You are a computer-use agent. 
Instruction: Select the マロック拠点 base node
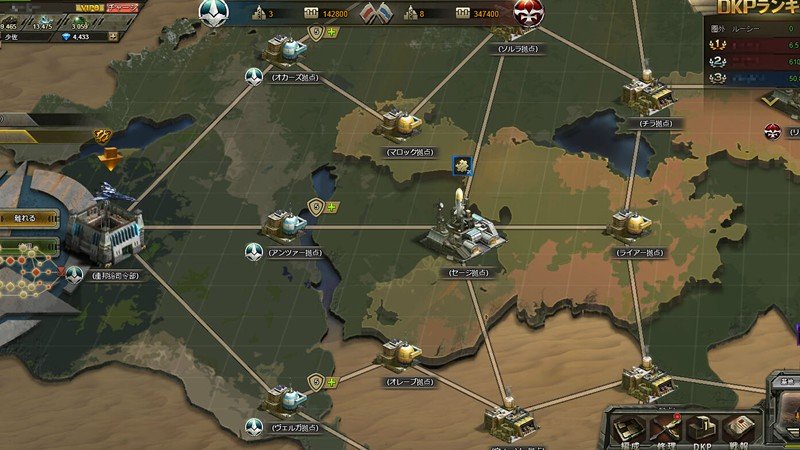[x=401, y=123]
